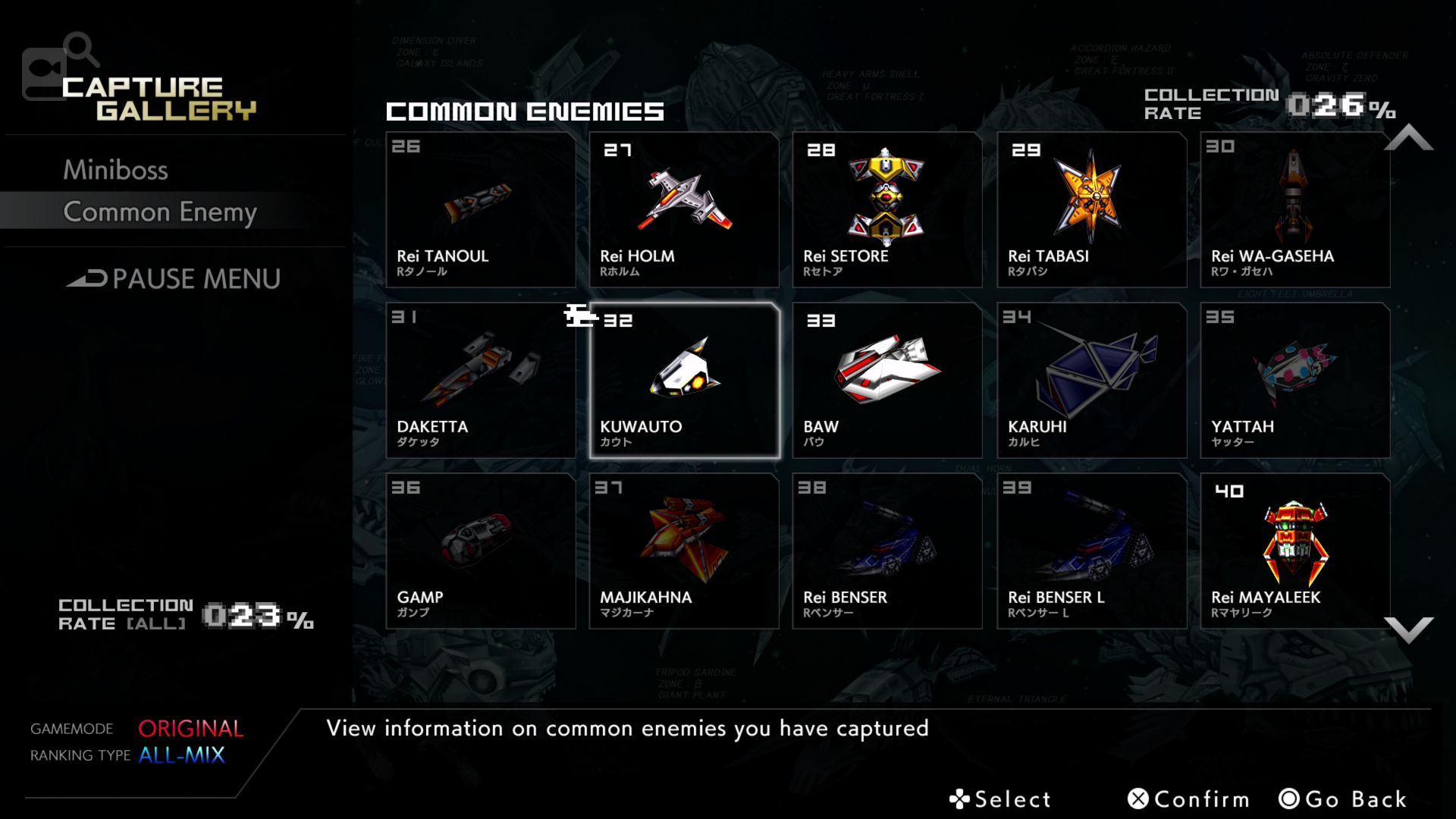Image resolution: width=1456 pixels, height=819 pixels.
Task: Open the GAMP enemy tile
Action: tap(481, 551)
